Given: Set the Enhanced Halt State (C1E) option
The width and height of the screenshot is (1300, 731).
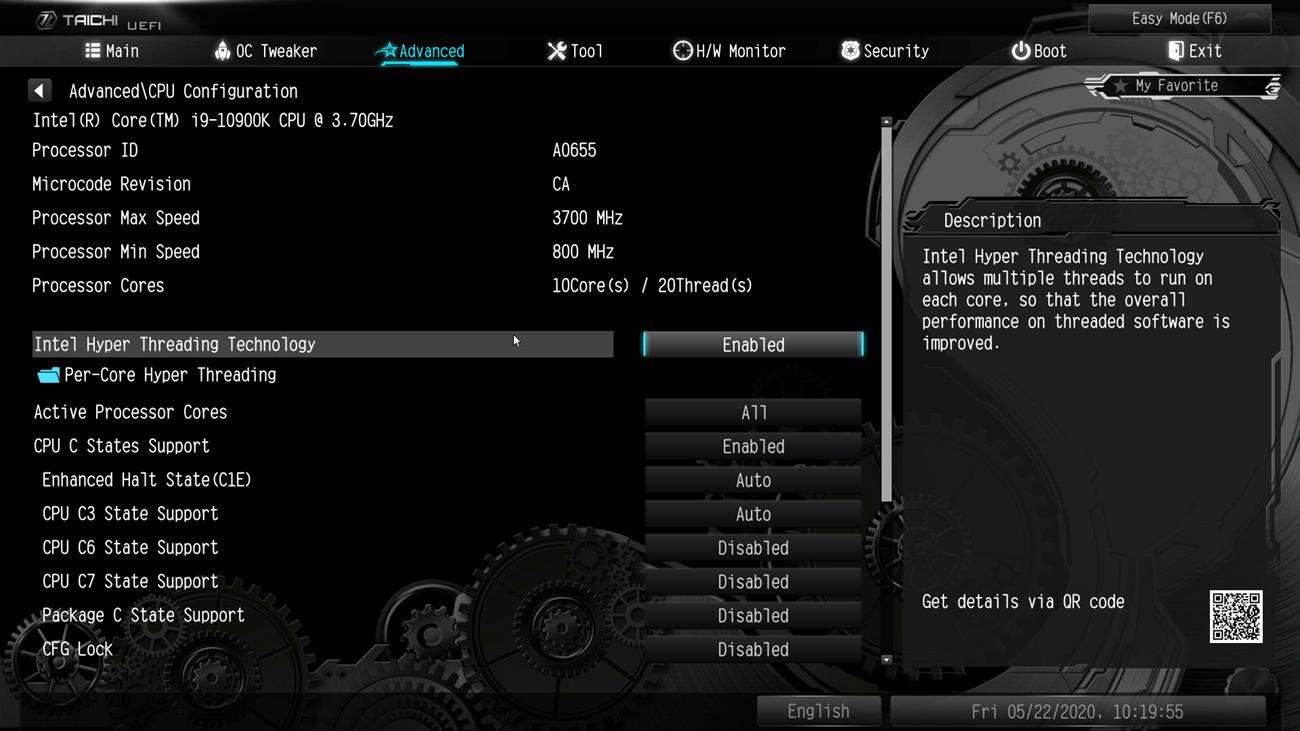Looking at the screenshot, I should click(753, 481).
